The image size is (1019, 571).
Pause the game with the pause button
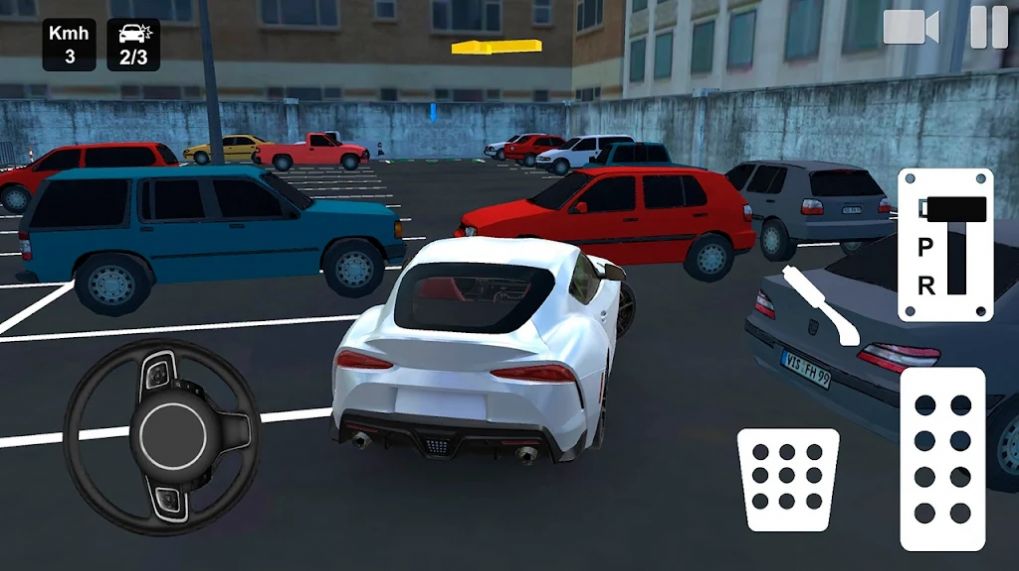(x=988, y=27)
